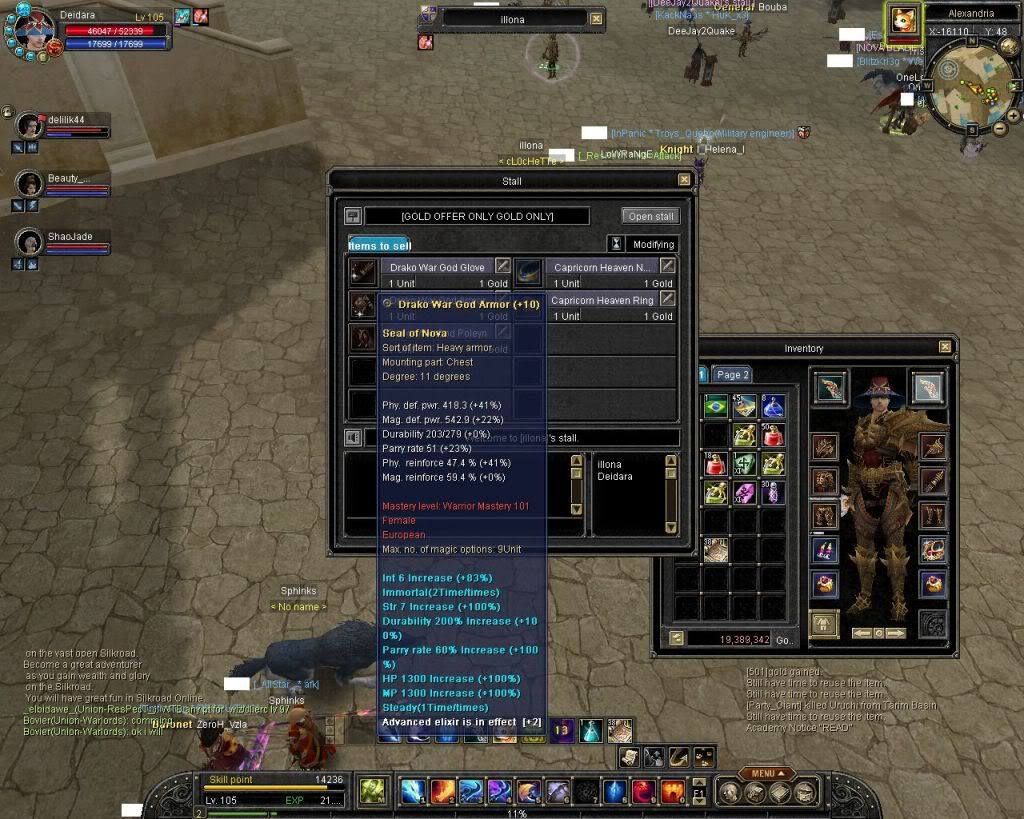
Task: Rotate character preview with right arrow
Action: tap(896, 633)
